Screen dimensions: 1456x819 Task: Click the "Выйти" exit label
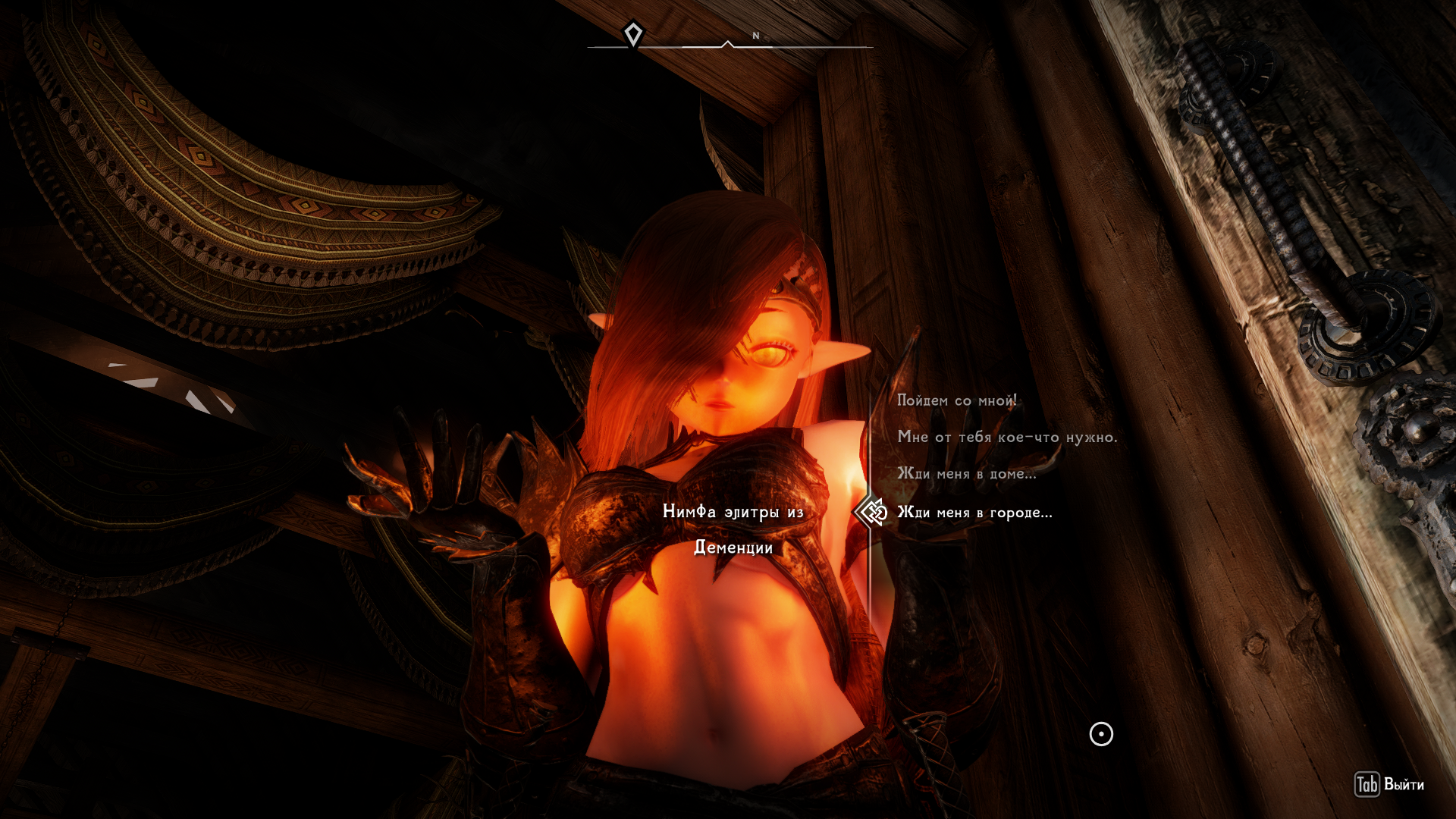[1403, 785]
